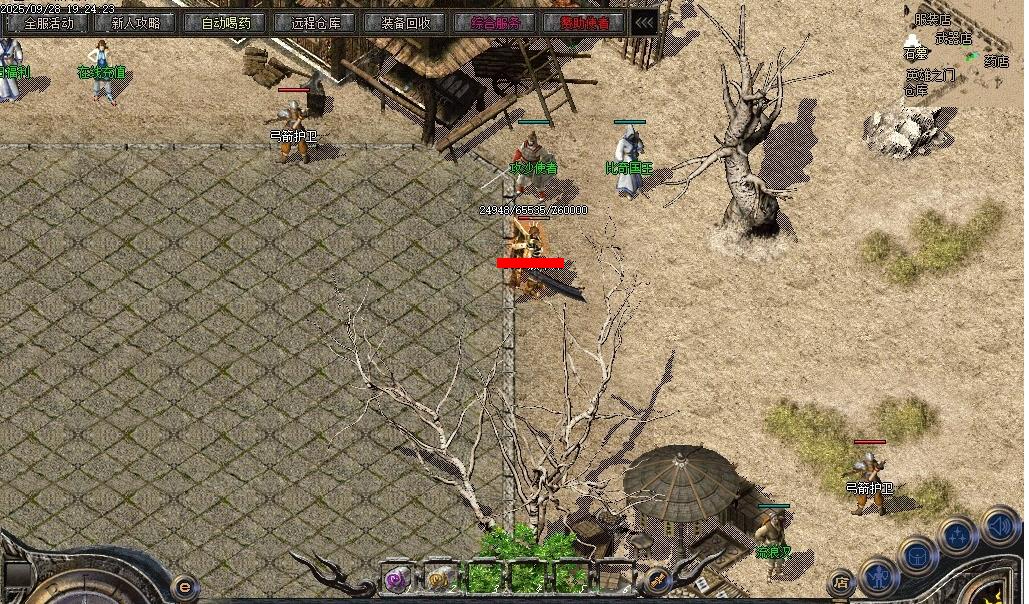Screen dimensions: 1029x604
Task: Click the round orange tool icon beside hotbar
Action: 657,579
